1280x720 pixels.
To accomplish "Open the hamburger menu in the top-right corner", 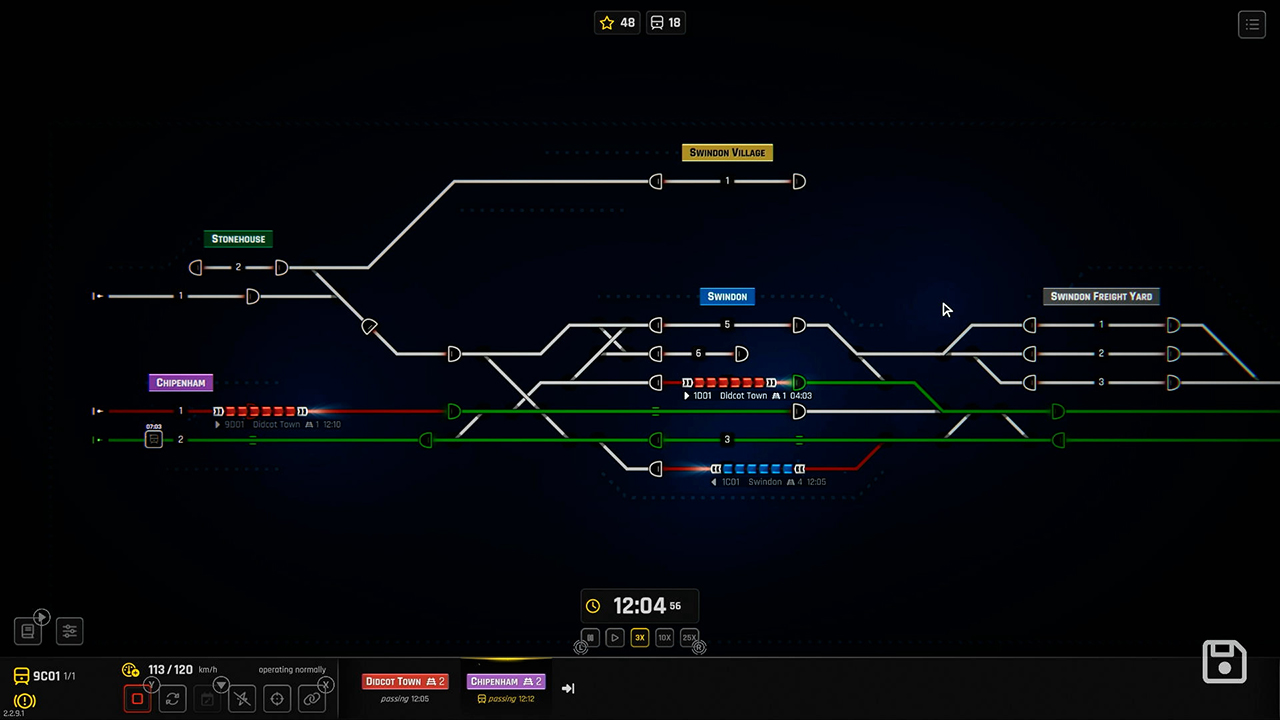I will [1252, 24].
